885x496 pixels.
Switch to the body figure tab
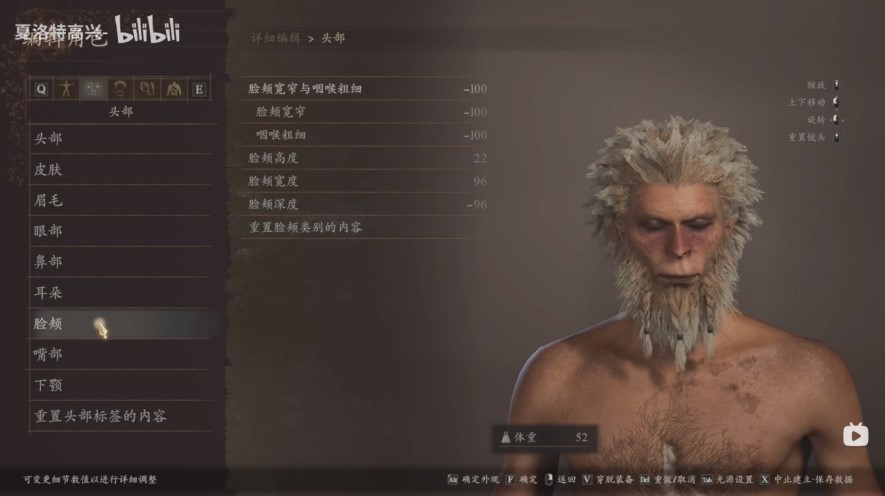(x=68, y=89)
